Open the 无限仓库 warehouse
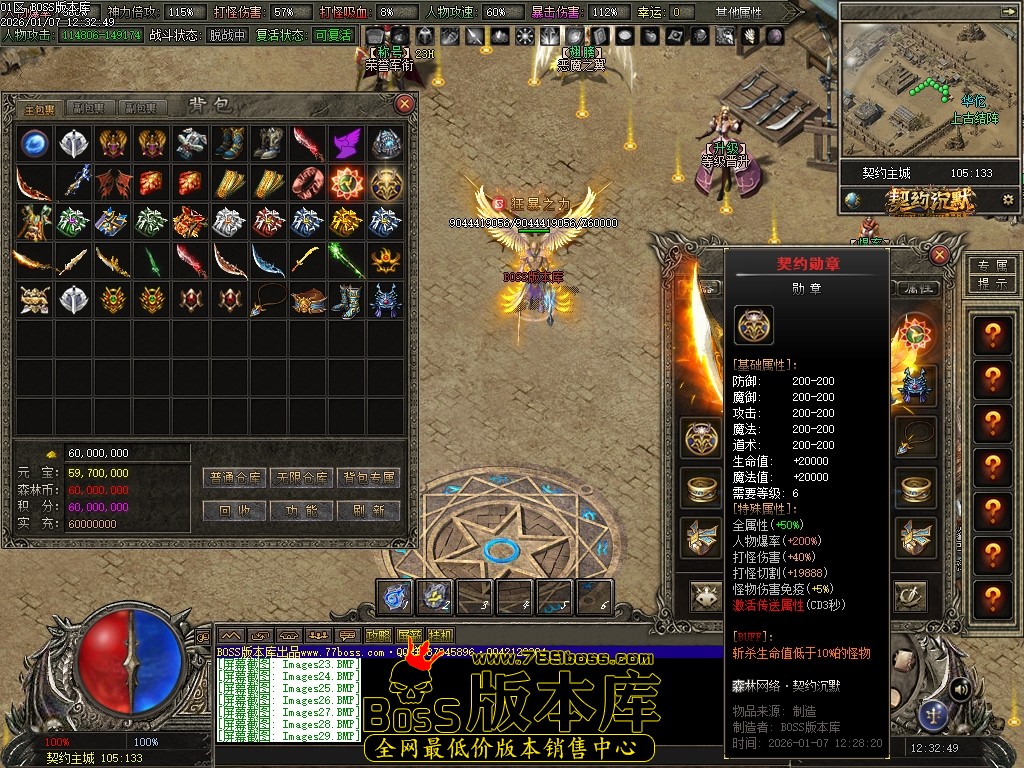 tap(302, 478)
